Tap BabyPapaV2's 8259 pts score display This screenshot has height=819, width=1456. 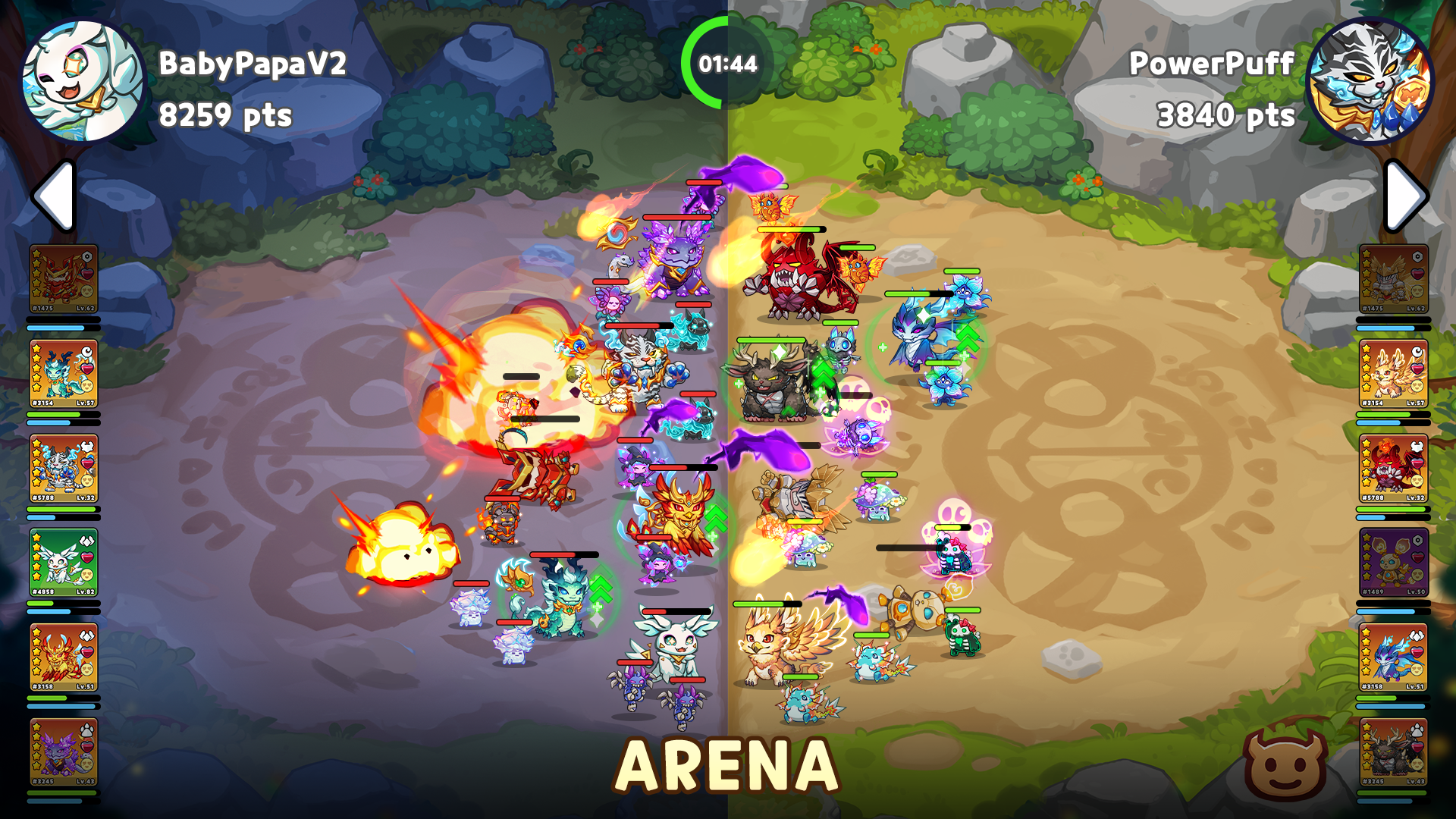tap(225, 115)
